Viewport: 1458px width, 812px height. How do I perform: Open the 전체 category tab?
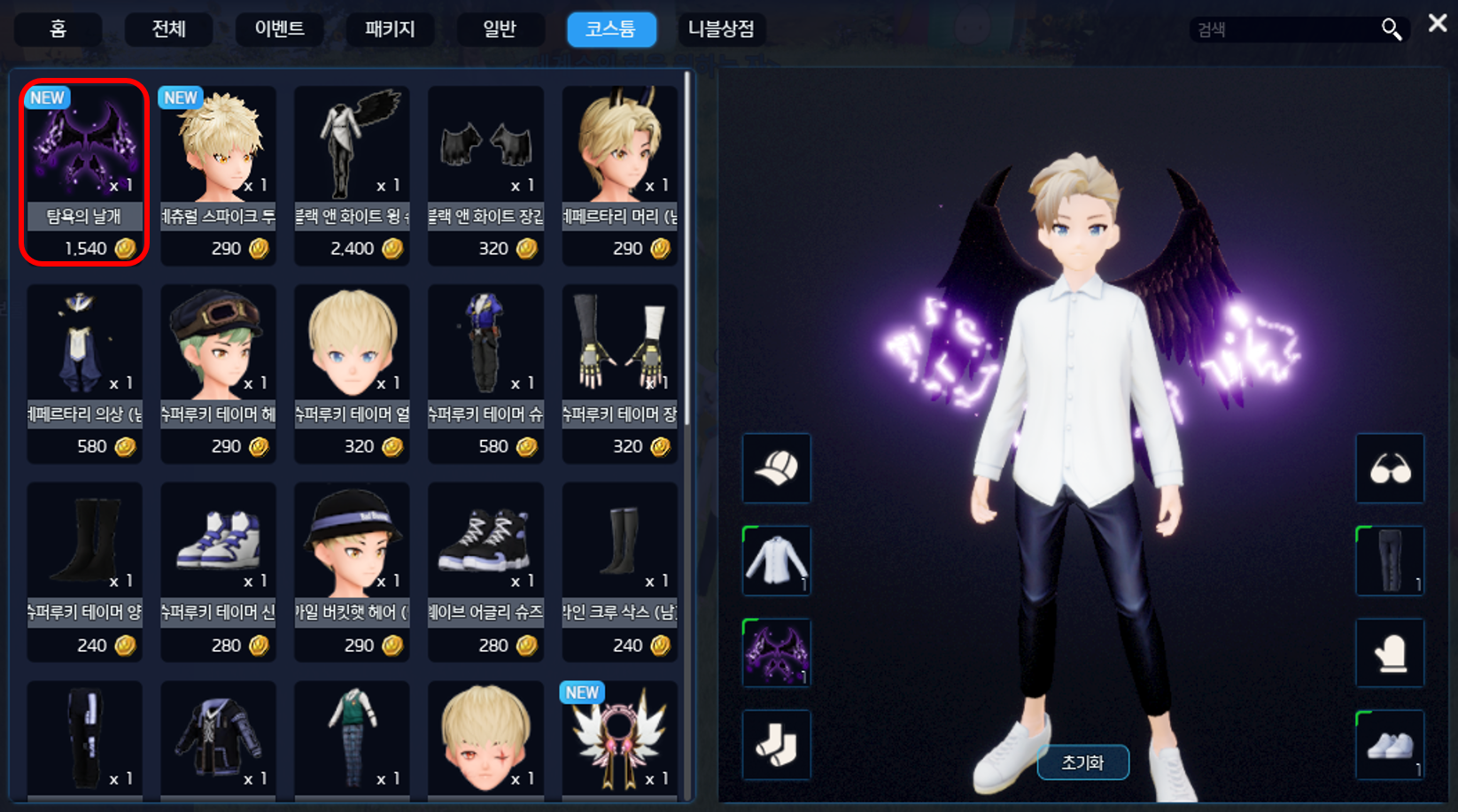click(168, 29)
